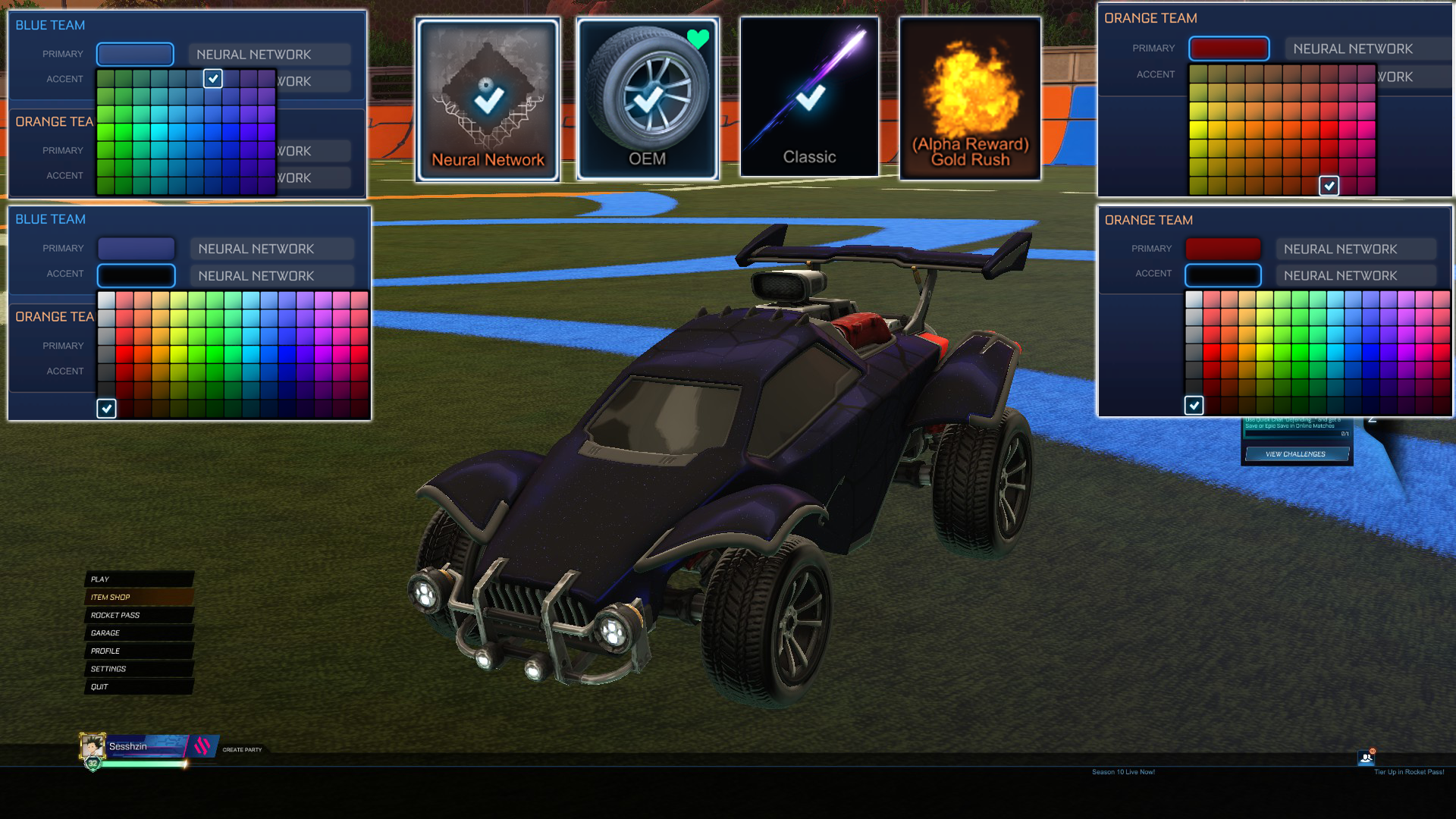1456x819 pixels.
Task: Click the friends icon in bottom-right corner
Action: (x=1367, y=758)
